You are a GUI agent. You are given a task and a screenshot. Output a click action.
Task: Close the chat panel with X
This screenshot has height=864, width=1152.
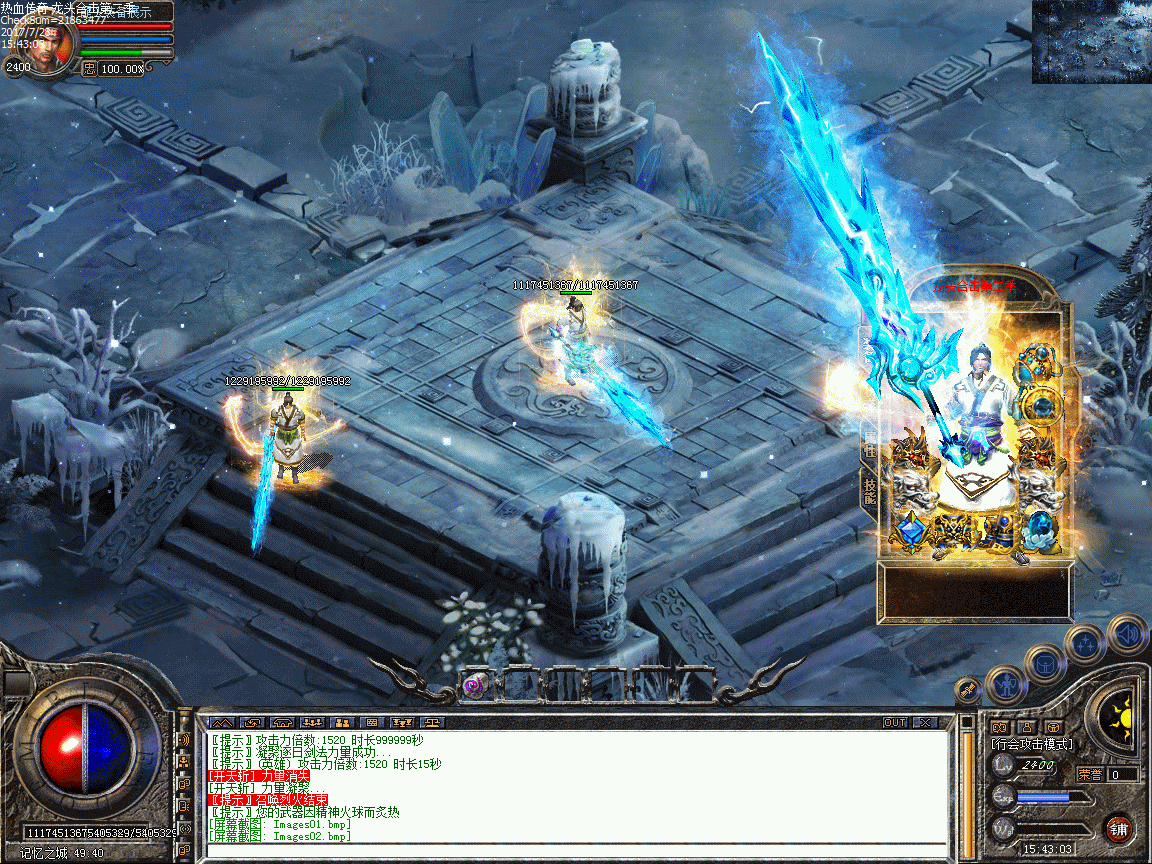[925, 722]
